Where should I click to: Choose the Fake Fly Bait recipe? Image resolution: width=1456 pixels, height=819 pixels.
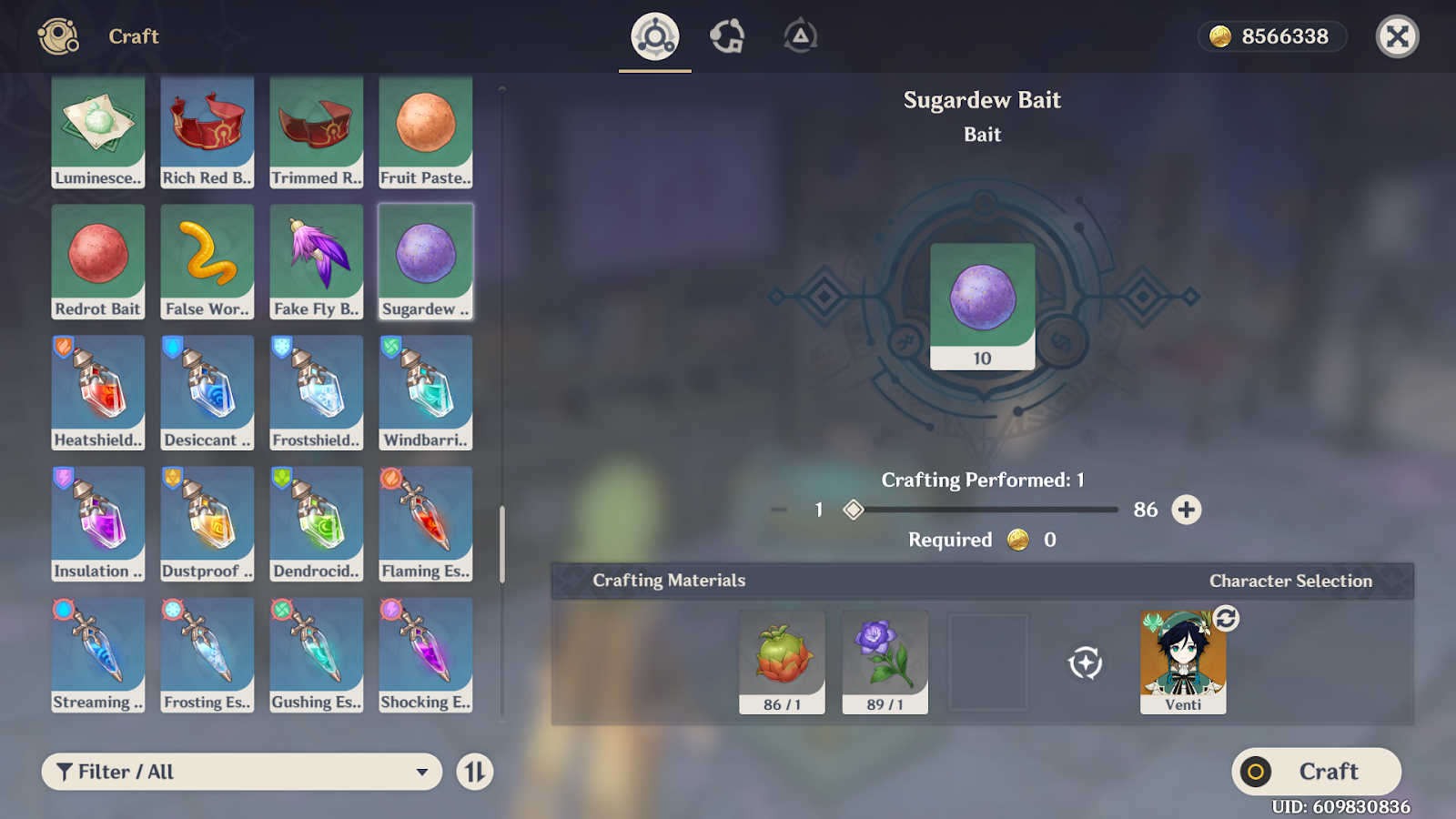(x=317, y=261)
